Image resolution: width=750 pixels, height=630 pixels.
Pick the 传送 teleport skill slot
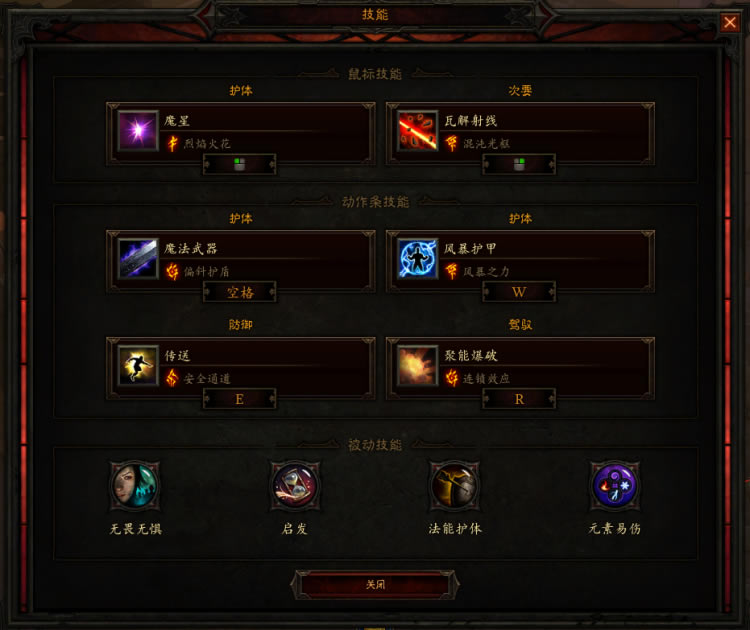(242, 366)
